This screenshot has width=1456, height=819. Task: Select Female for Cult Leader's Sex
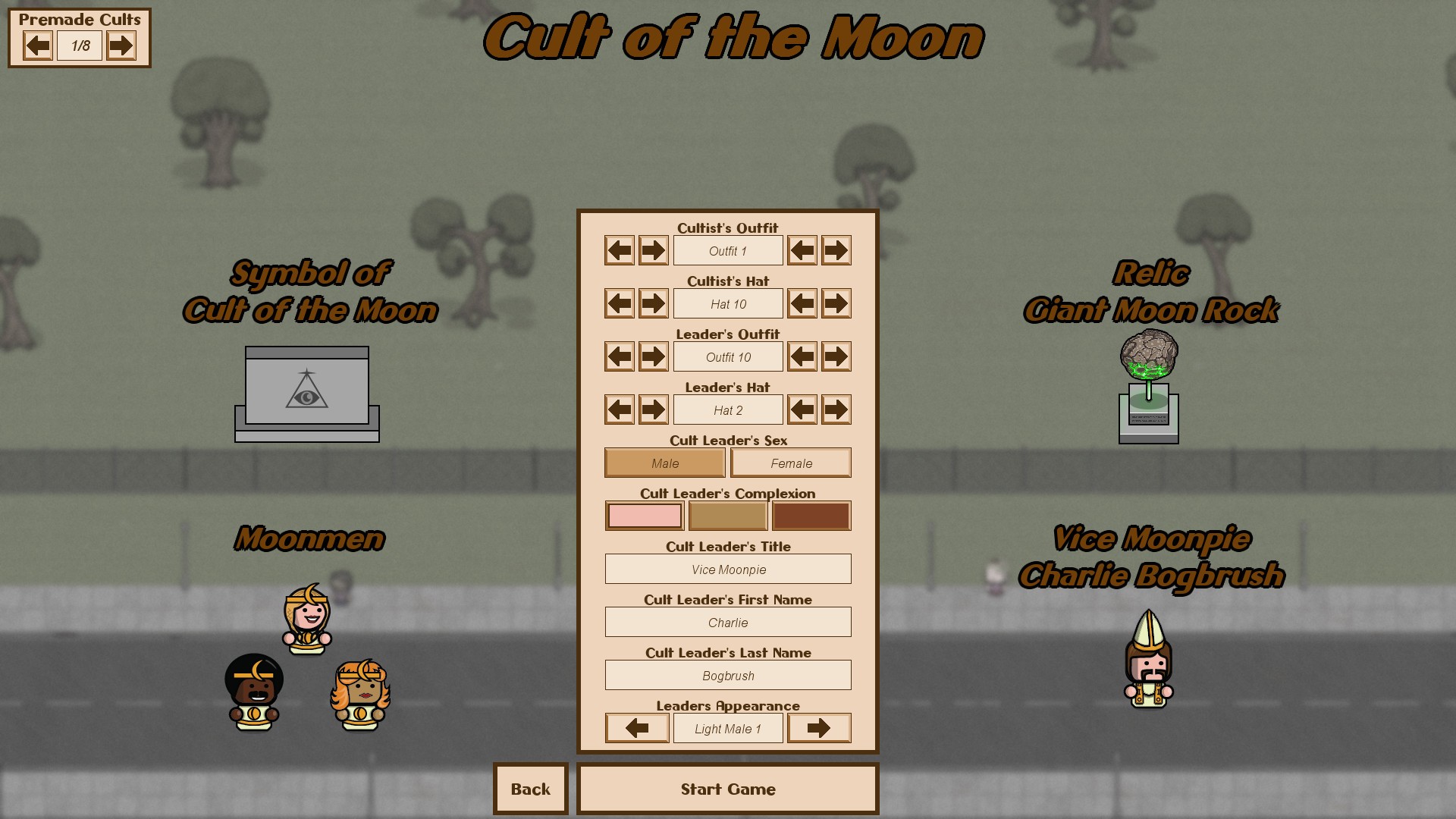[791, 463]
